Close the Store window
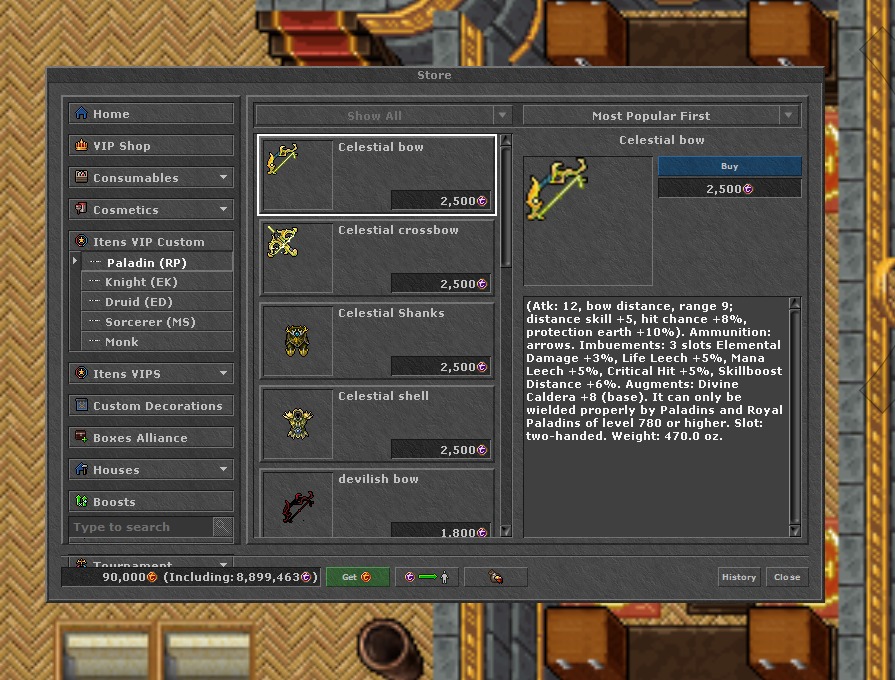Viewport: 895px width, 680px height. (787, 577)
